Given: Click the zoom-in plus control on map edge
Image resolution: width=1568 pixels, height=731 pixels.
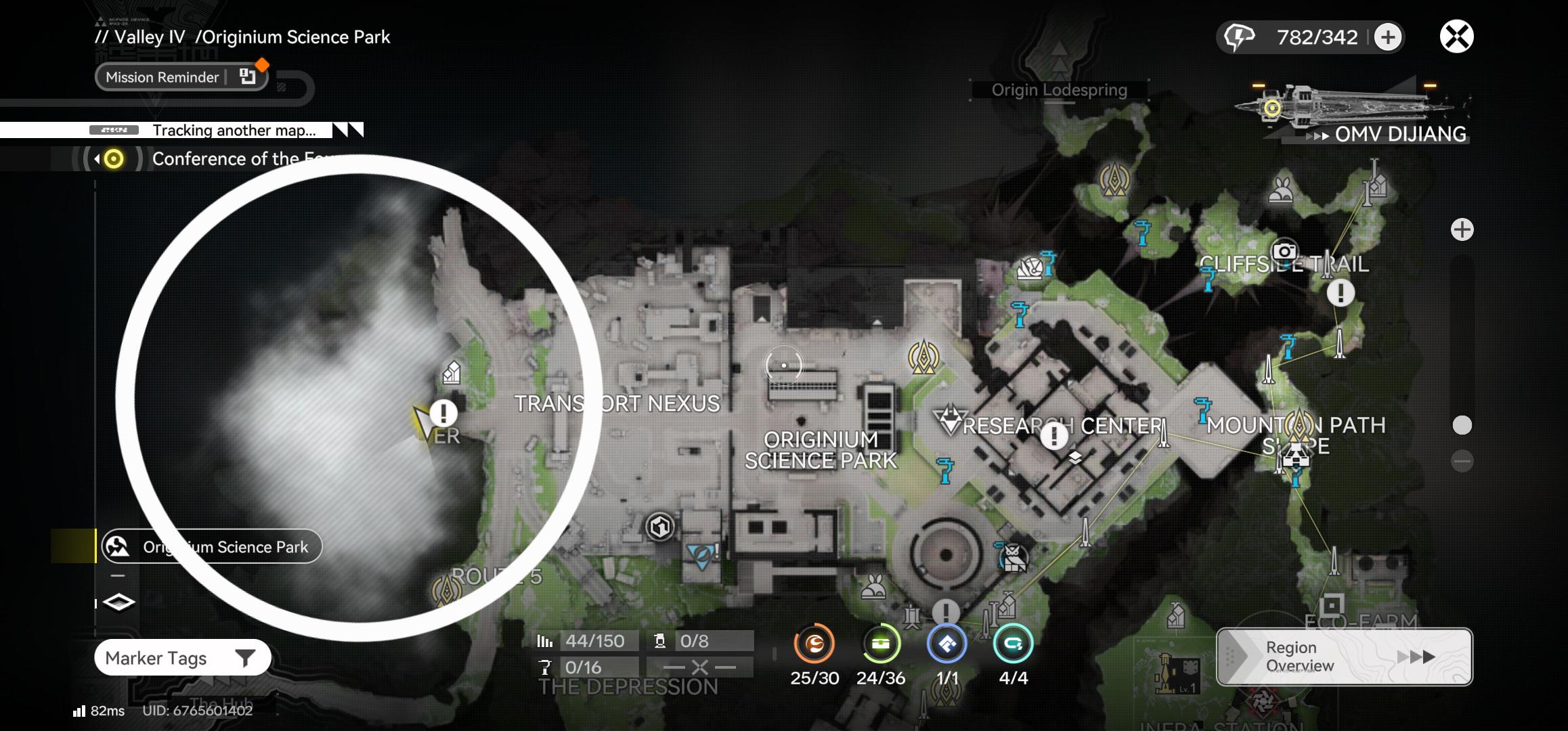Looking at the screenshot, I should (1463, 229).
